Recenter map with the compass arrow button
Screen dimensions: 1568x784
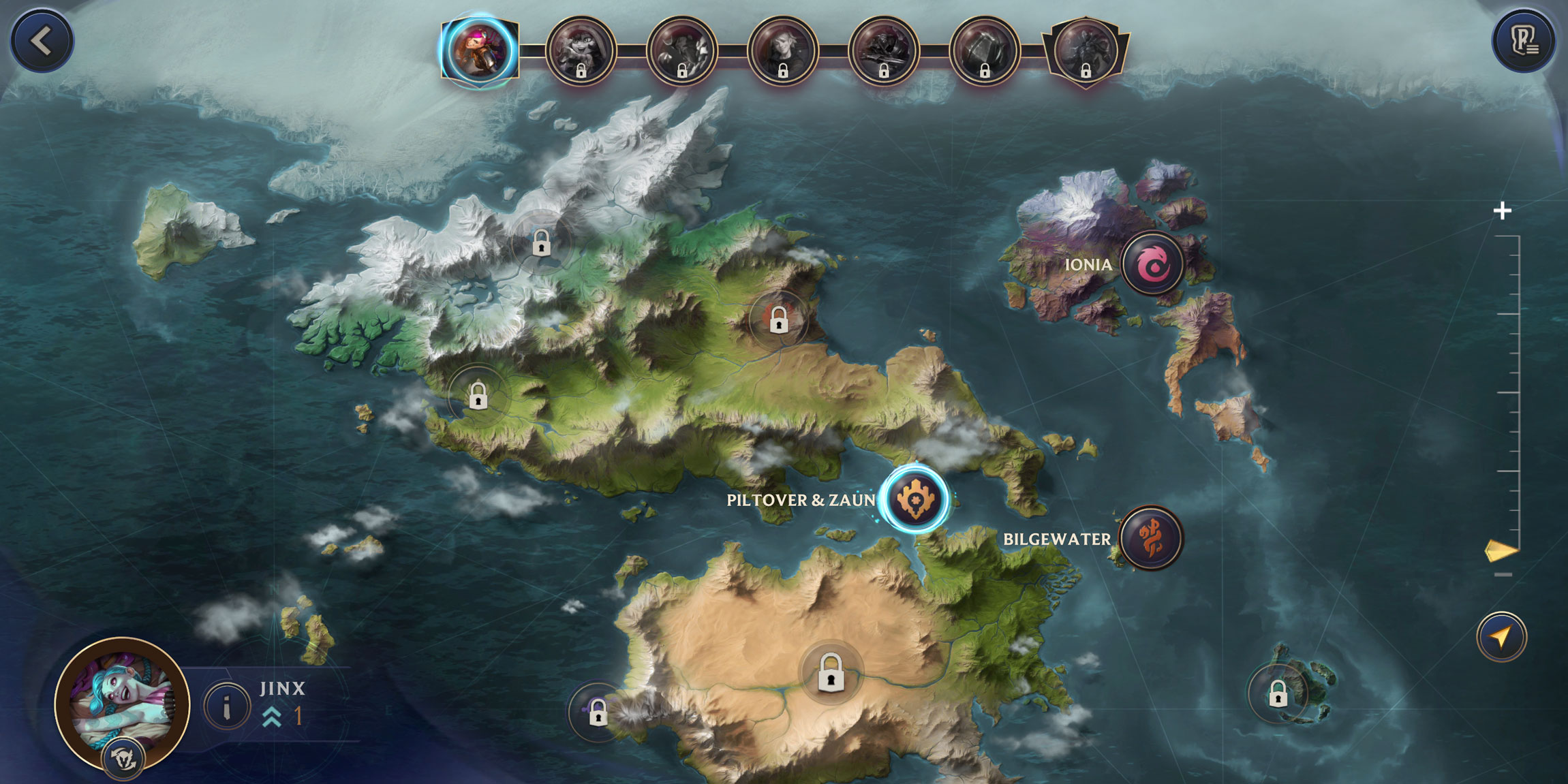click(1501, 637)
